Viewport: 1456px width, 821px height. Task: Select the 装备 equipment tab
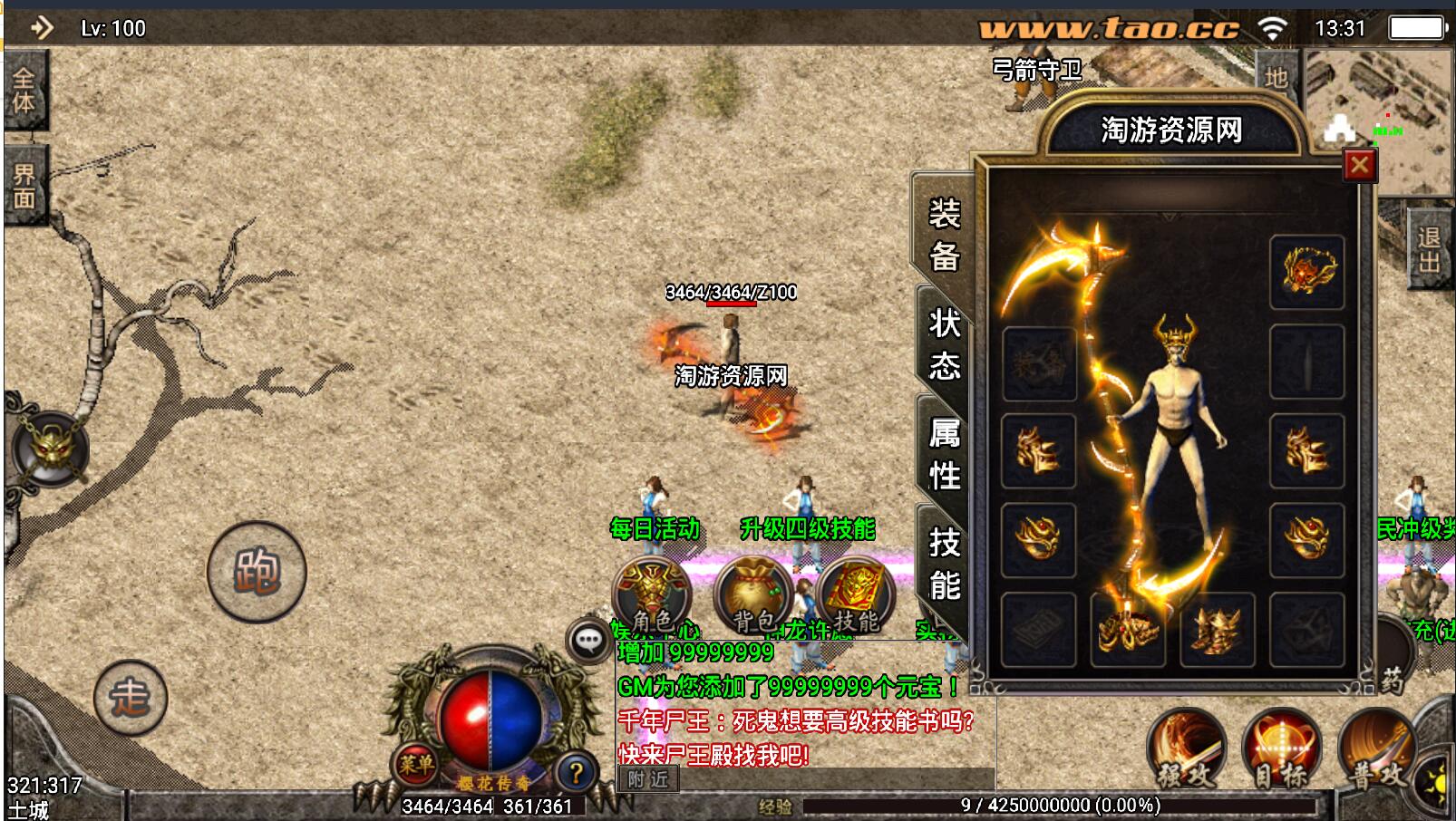(944, 235)
